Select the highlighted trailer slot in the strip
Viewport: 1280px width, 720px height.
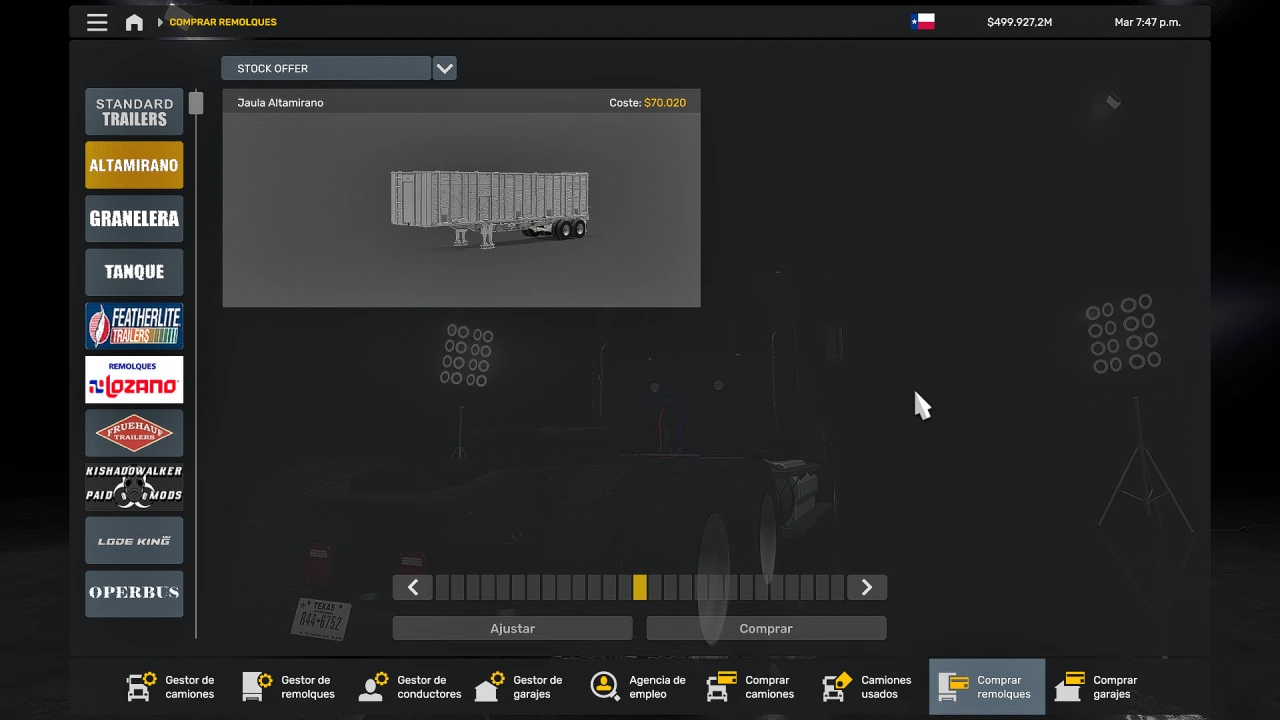pyautogui.click(x=640, y=587)
